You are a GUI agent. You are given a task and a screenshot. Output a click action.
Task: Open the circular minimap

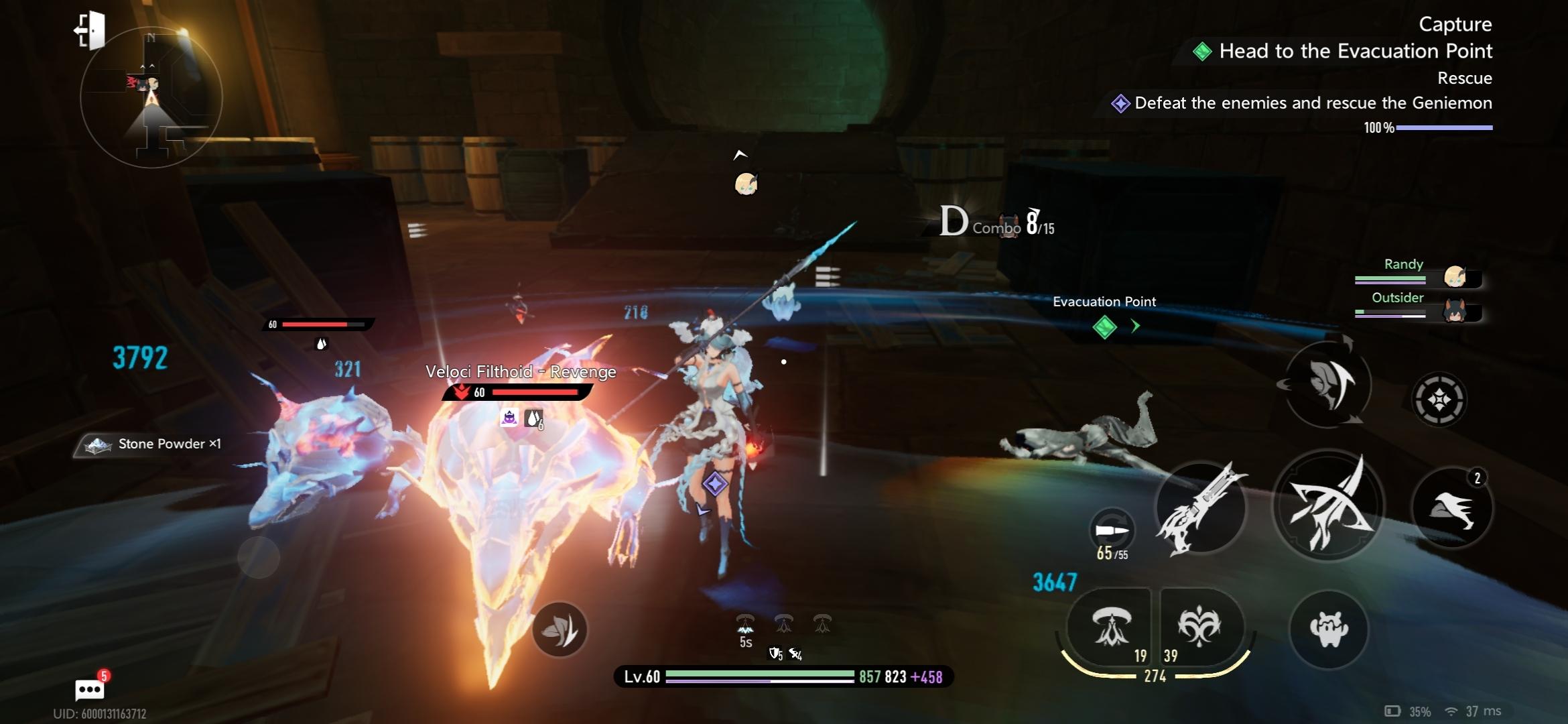click(x=151, y=99)
